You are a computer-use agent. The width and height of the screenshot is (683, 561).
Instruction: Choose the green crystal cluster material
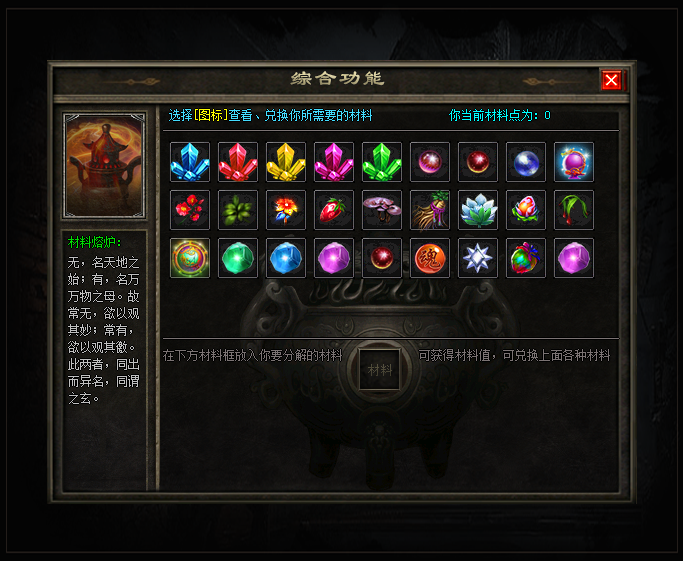coord(381,162)
